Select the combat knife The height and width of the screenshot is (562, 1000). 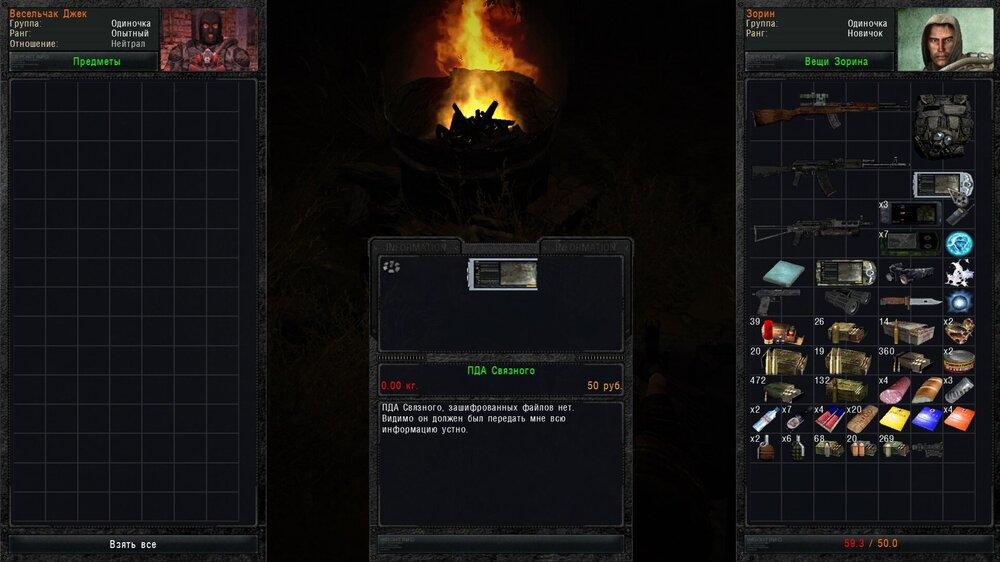point(910,301)
